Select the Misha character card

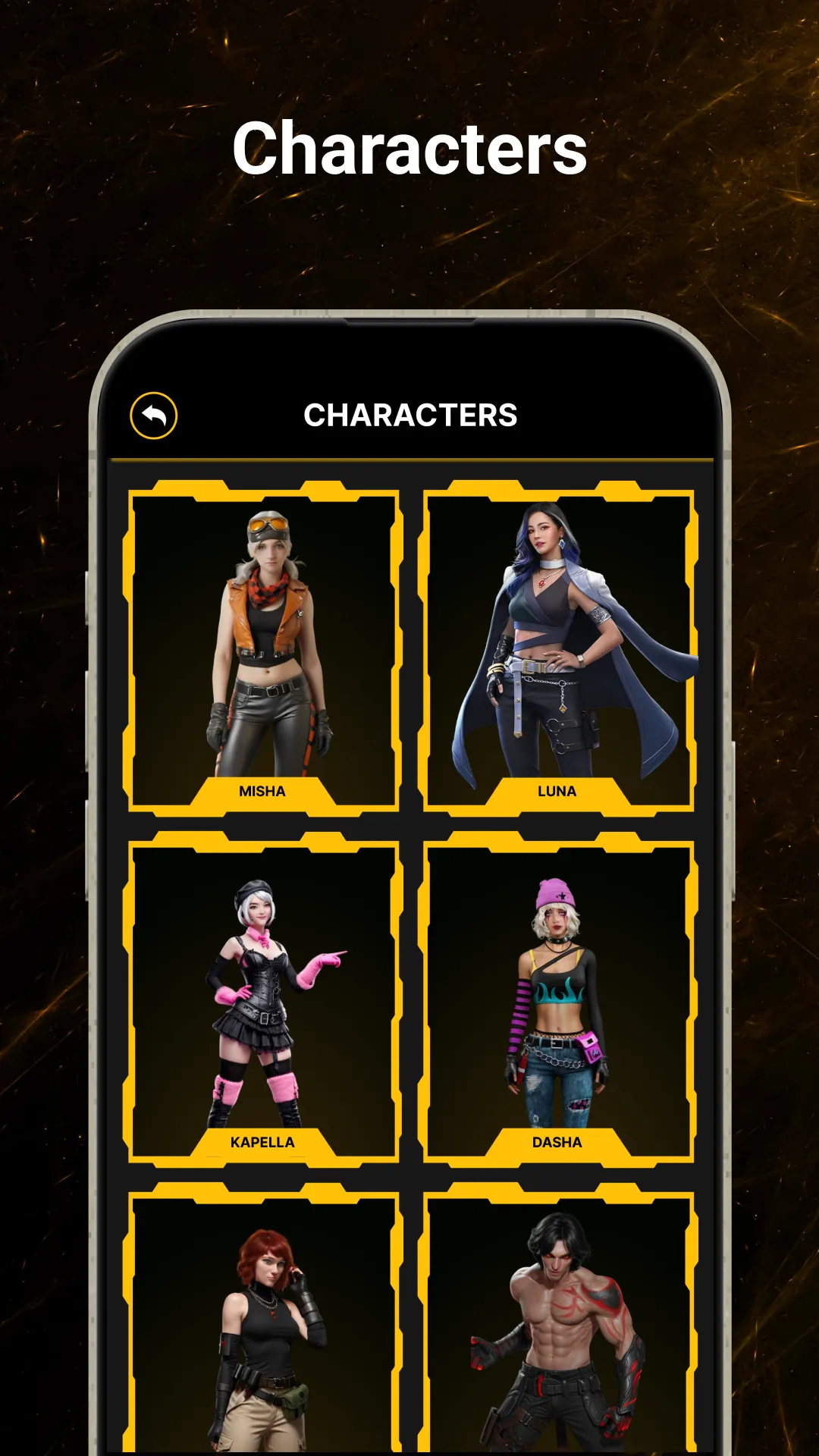coord(263,649)
